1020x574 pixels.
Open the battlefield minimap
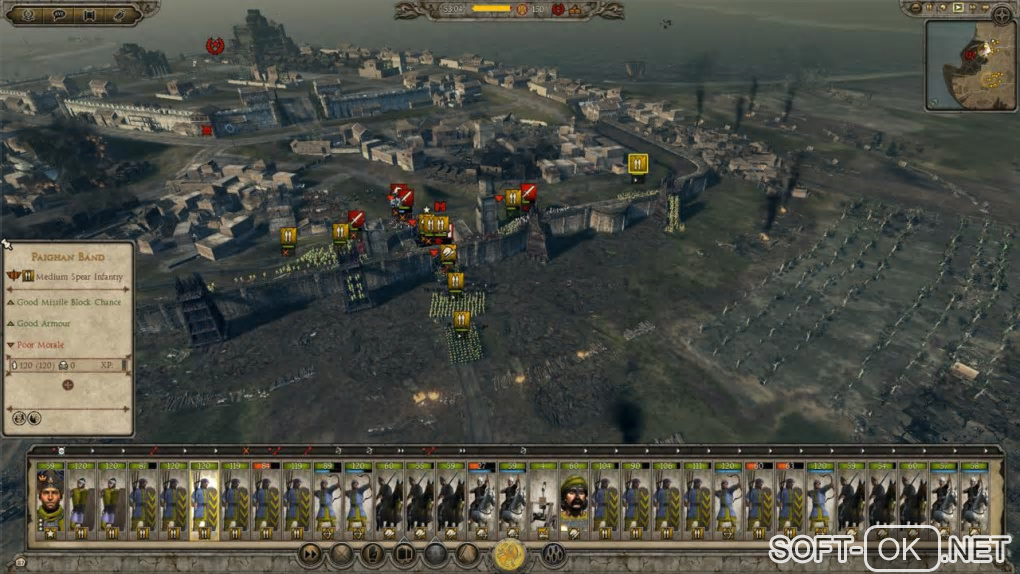click(x=969, y=65)
